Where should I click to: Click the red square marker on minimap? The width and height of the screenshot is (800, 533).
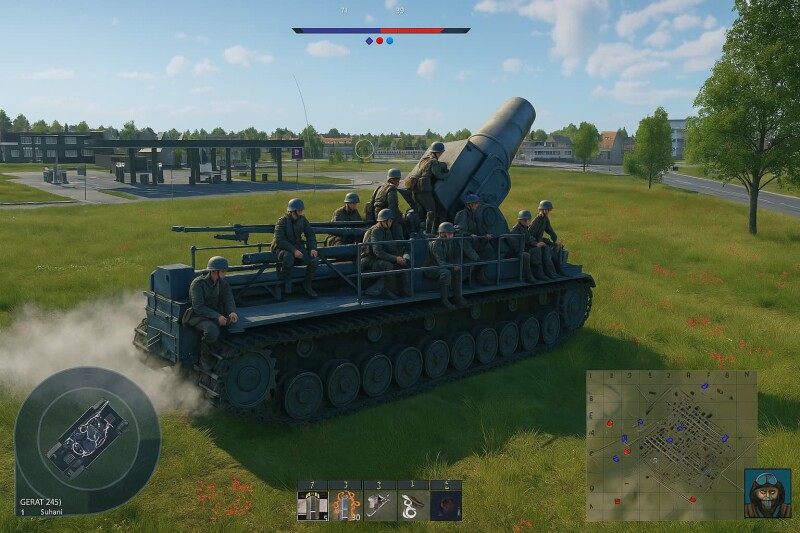pyautogui.click(x=617, y=500)
